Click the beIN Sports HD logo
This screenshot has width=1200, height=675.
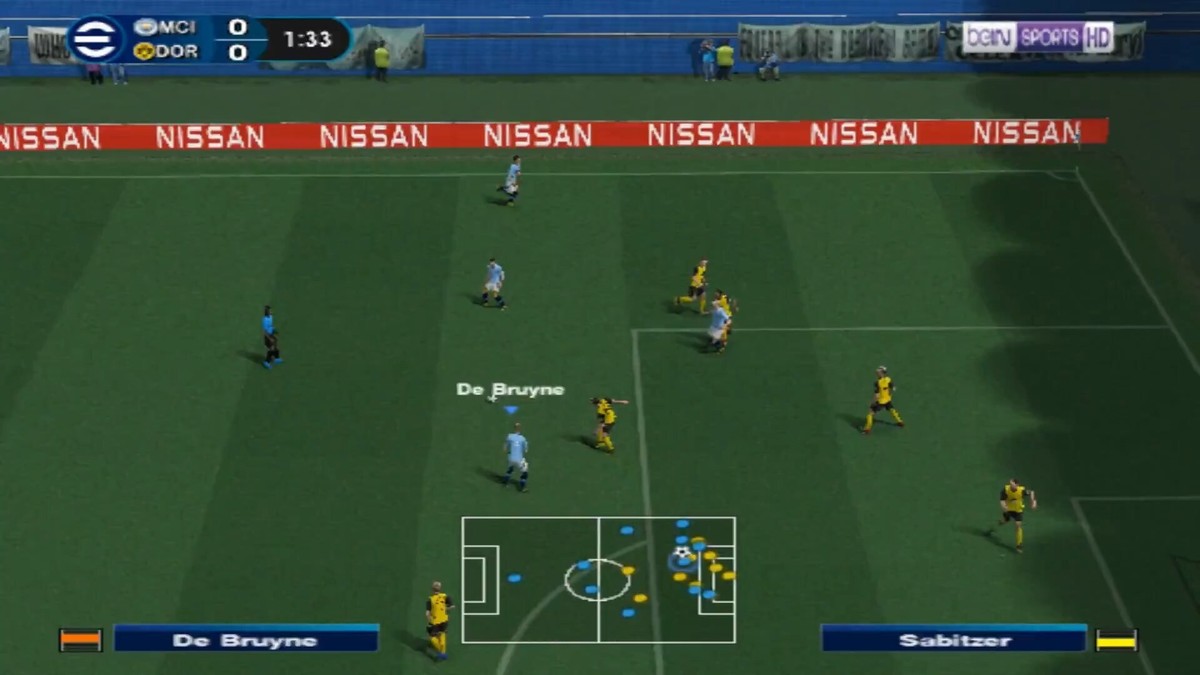(1037, 38)
